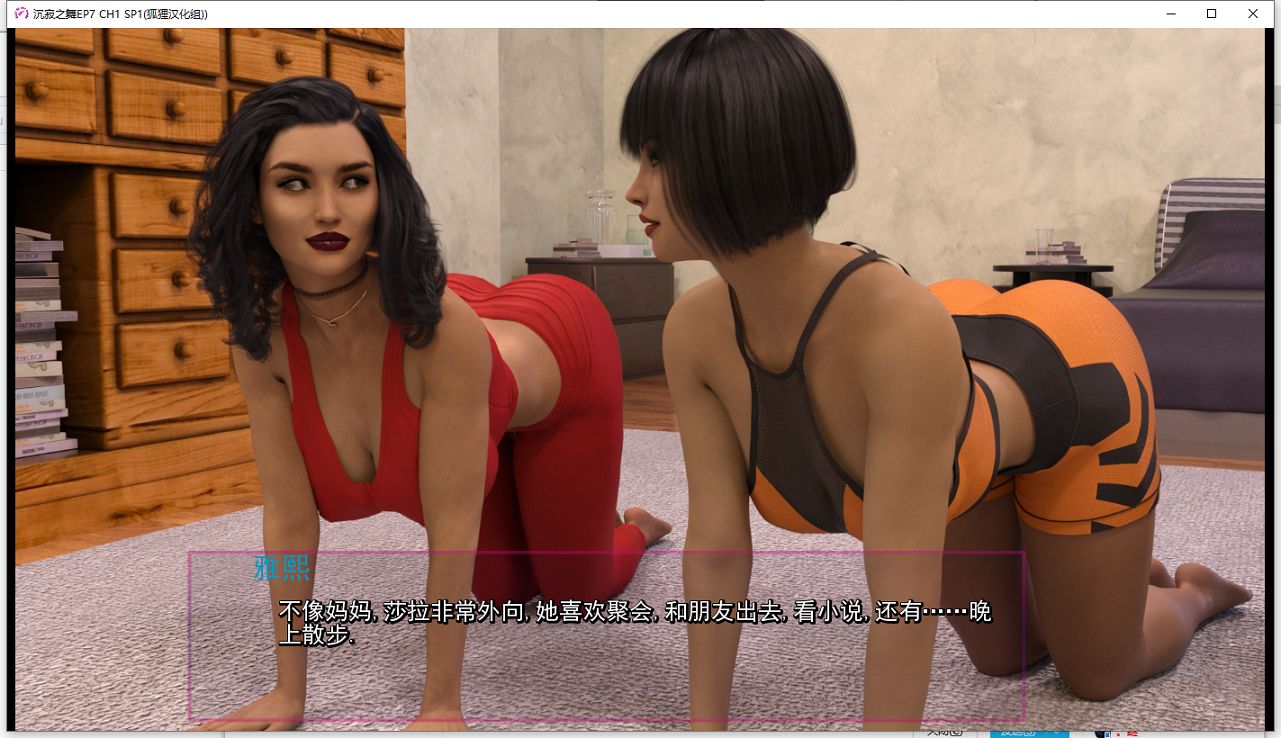Close the 沉寂之舞EP7 game window
1281x738 pixels.
coord(1252,14)
